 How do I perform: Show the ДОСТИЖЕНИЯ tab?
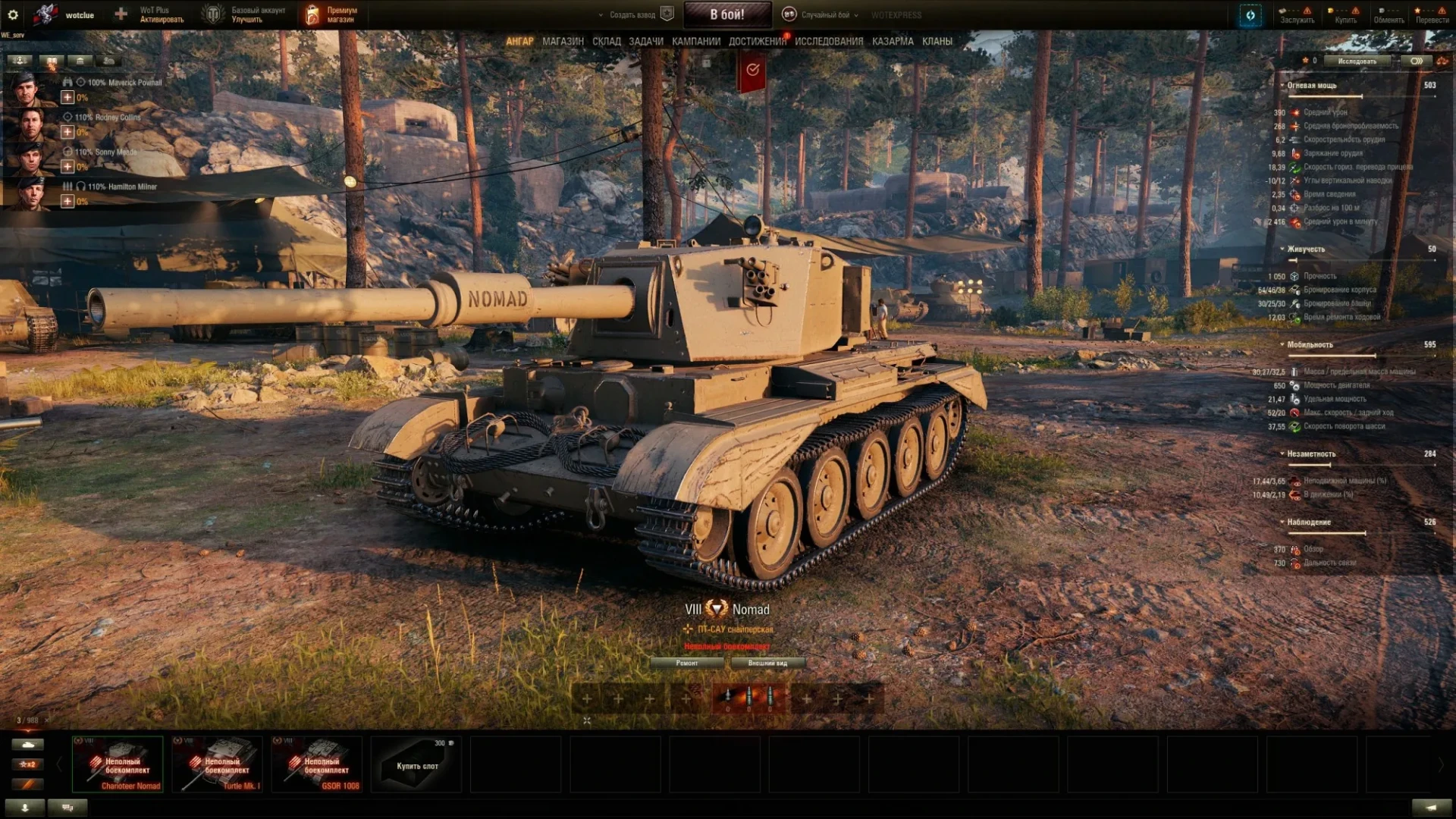pos(757,42)
